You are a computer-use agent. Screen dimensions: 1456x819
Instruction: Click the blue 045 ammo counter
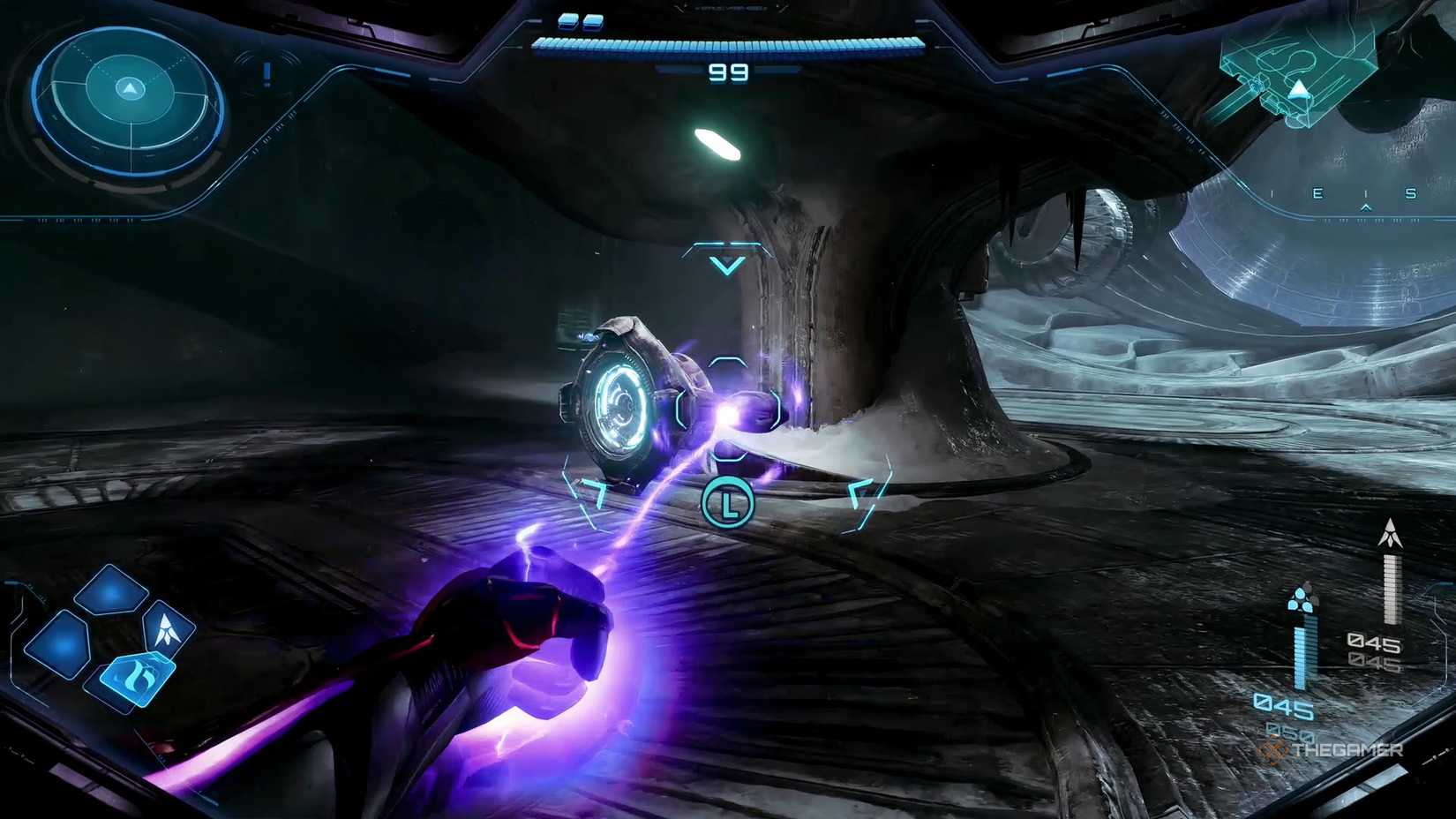tap(1285, 706)
